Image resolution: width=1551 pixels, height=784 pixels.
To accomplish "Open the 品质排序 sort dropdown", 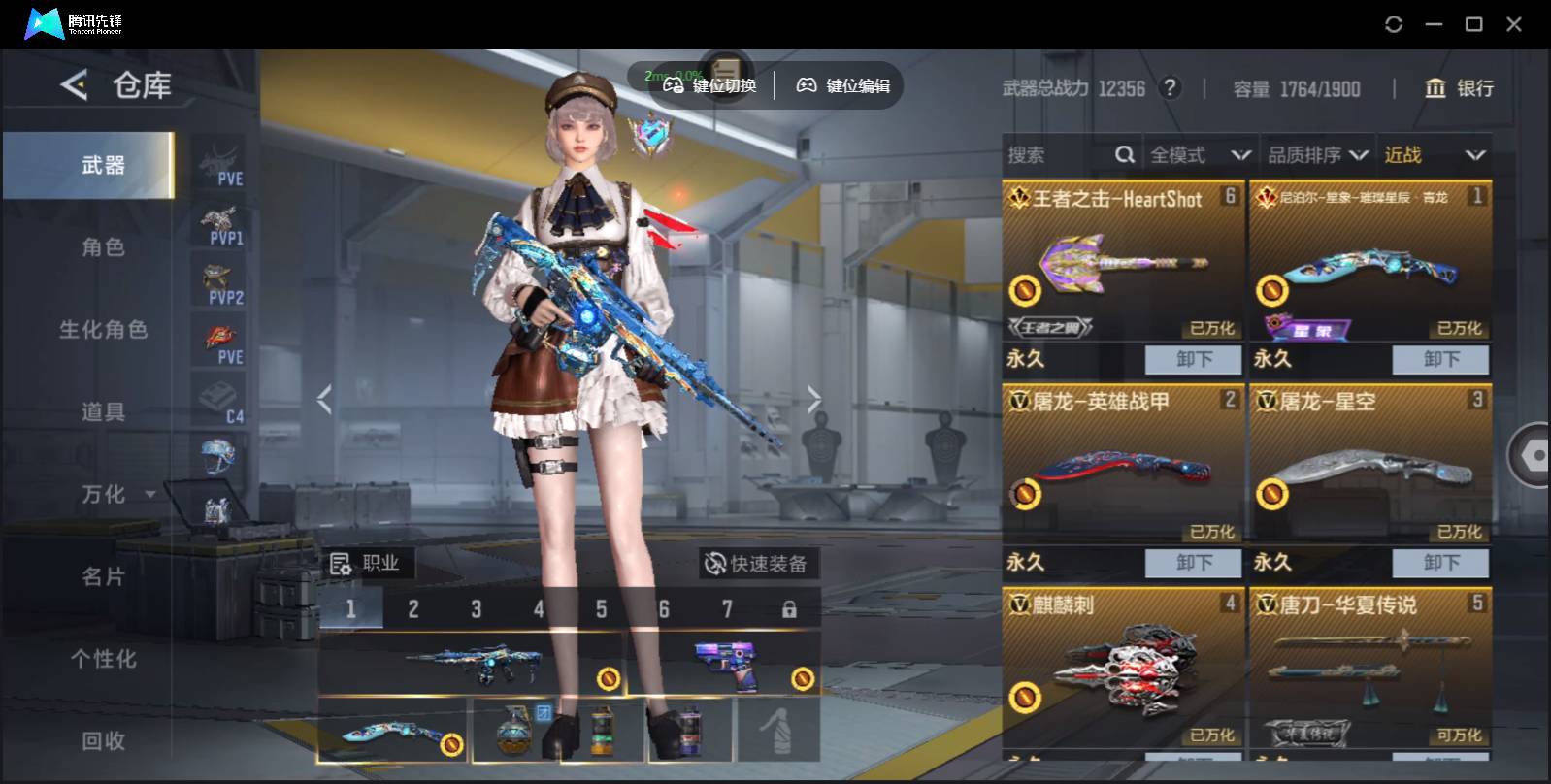I will tap(1318, 155).
